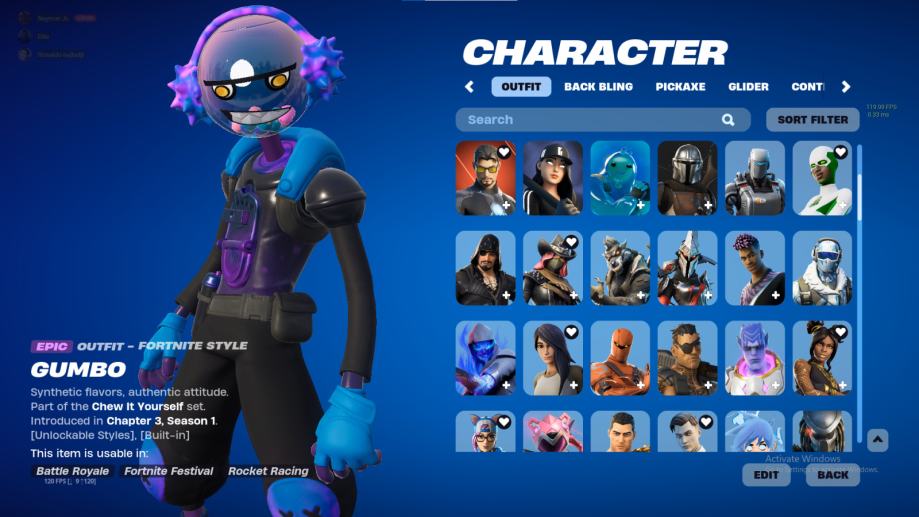The image size is (919, 517).
Task: Click the outfit Search field
Action: click(x=590, y=120)
